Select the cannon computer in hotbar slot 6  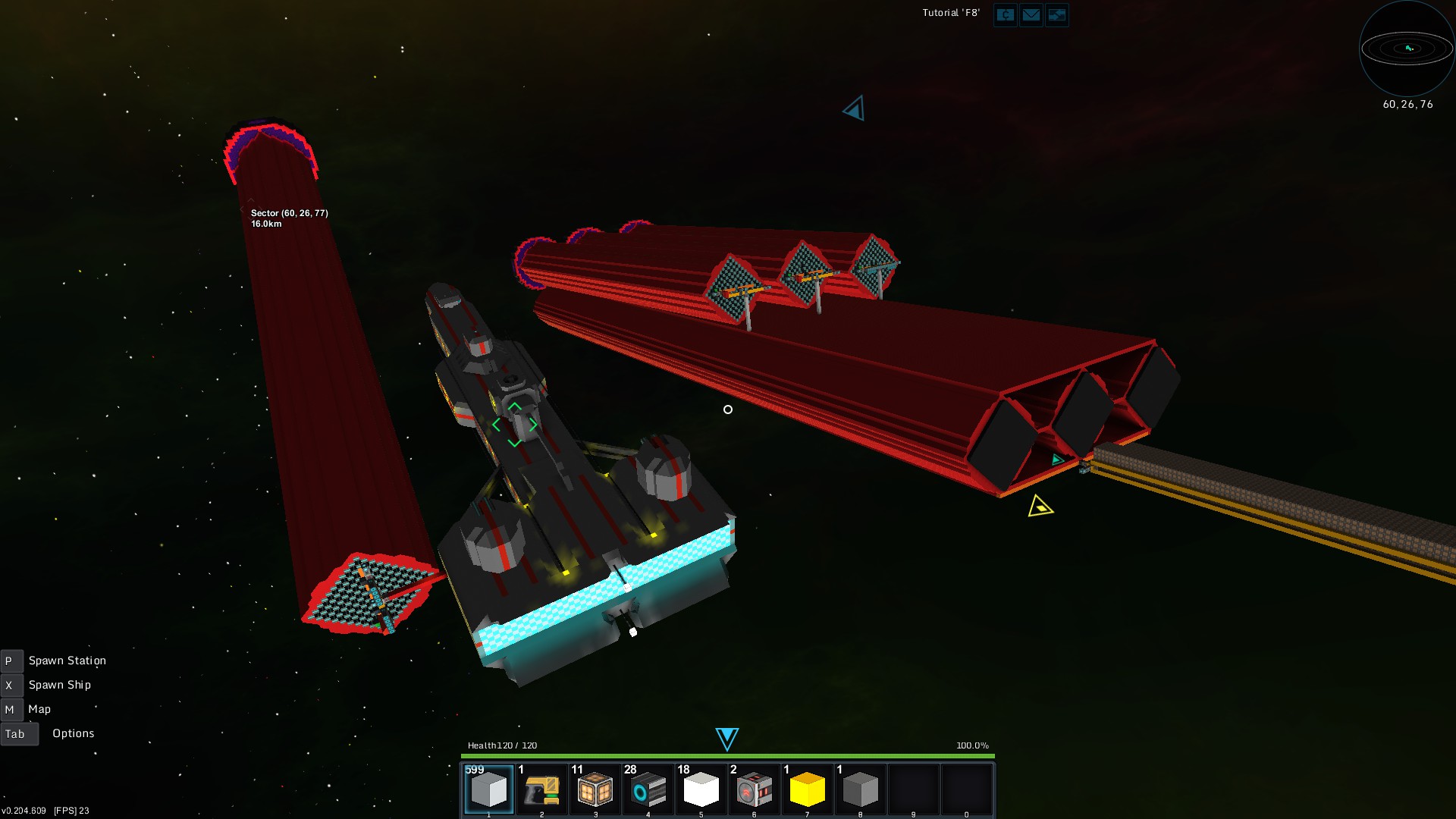click(x=755, y=789)
